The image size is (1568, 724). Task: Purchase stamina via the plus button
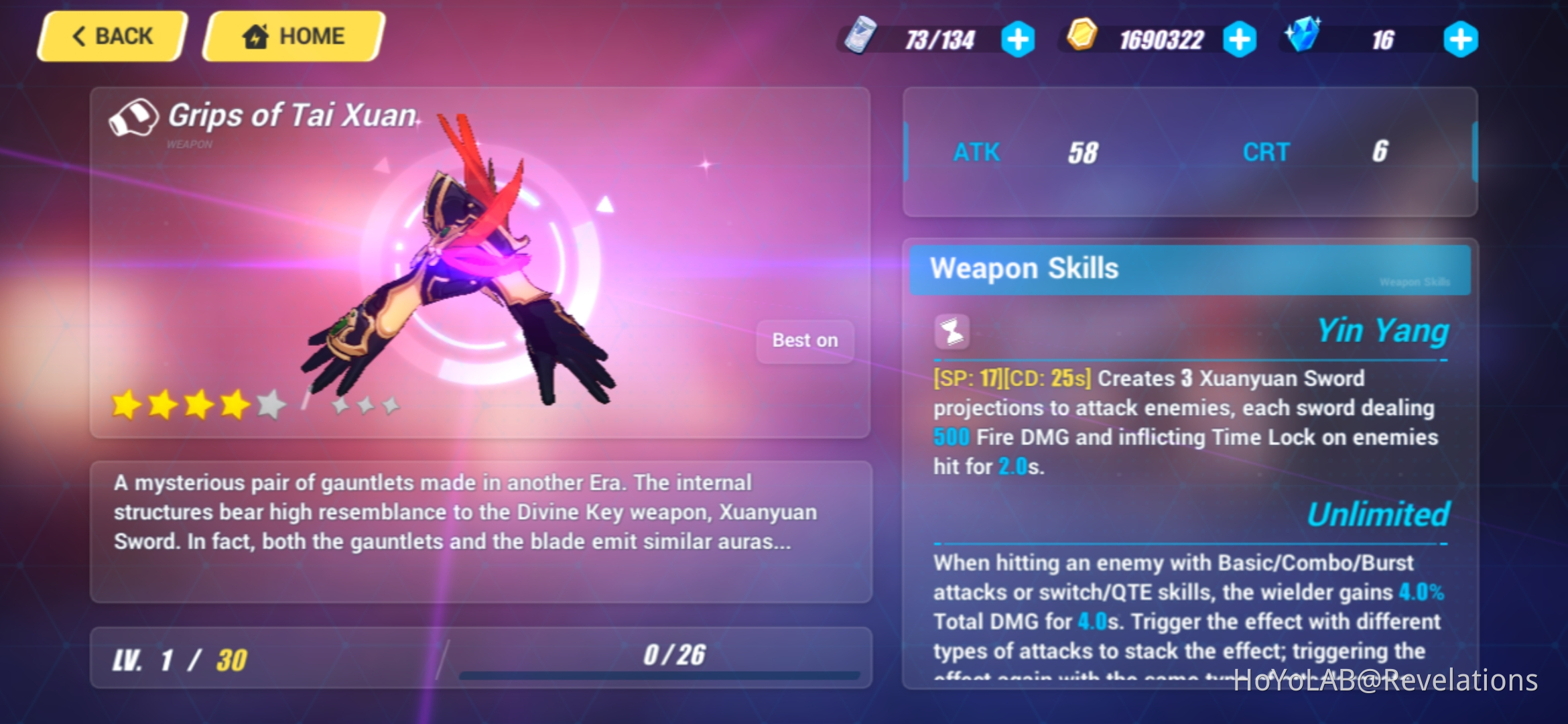pyautogui.click(x=1019, y=38)
